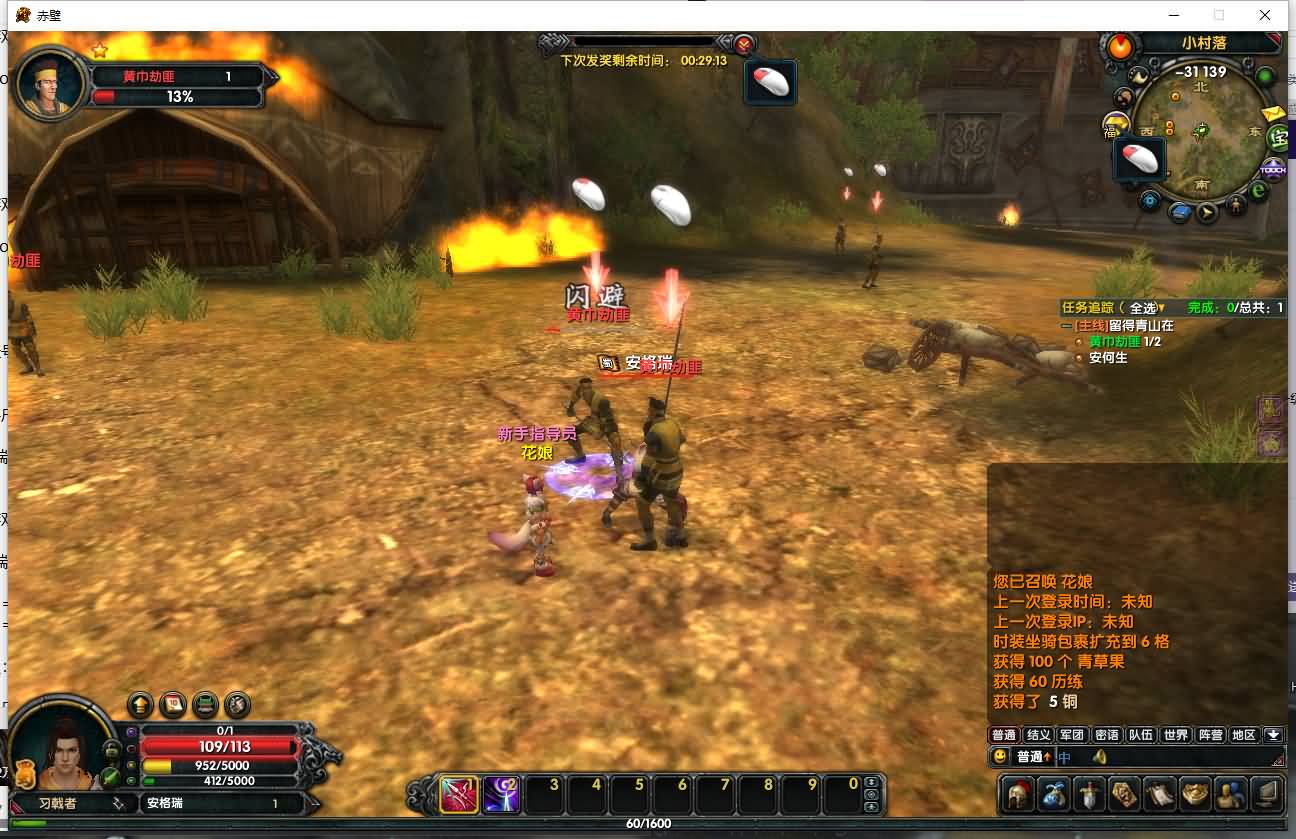Viewport: 1296px width, 839px height.
Task: Open the yellow mail envelope icon
Action: pos(1273,113)
